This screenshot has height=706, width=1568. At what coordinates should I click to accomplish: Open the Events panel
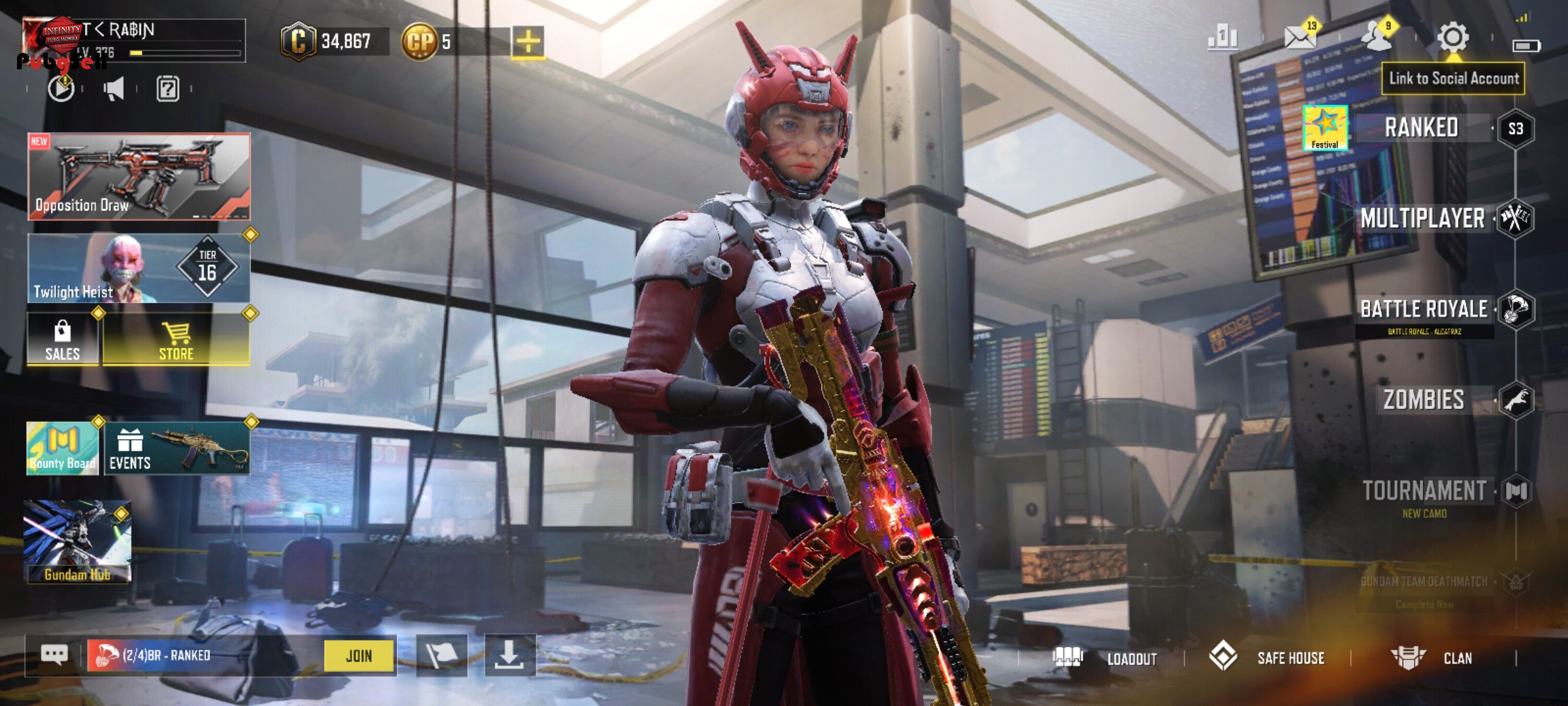pos(176,448)
